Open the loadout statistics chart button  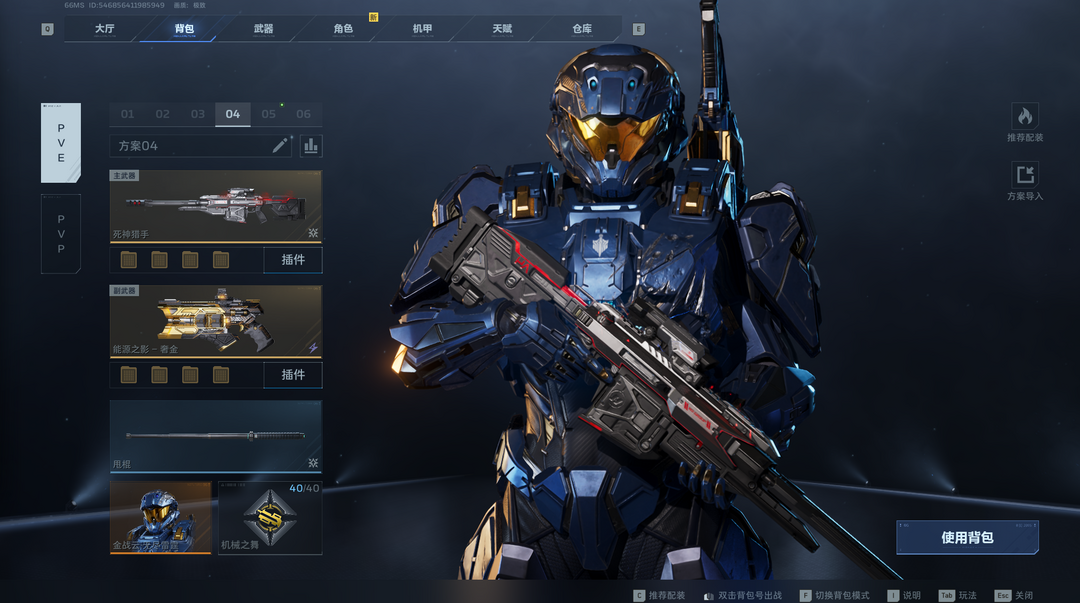(x=311, y=146)
